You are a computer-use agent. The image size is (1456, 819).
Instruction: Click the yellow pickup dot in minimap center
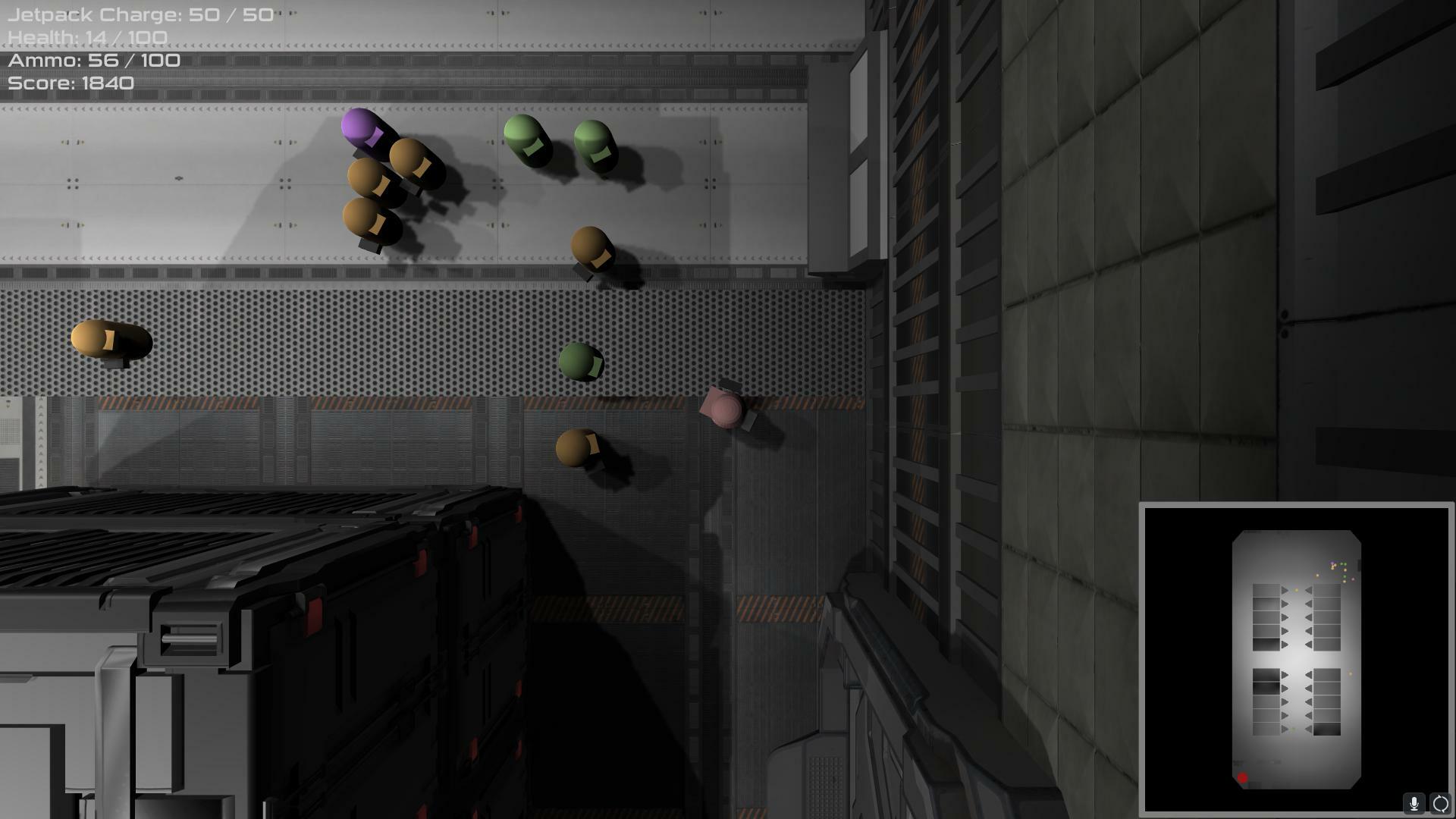coord(1297,589)
